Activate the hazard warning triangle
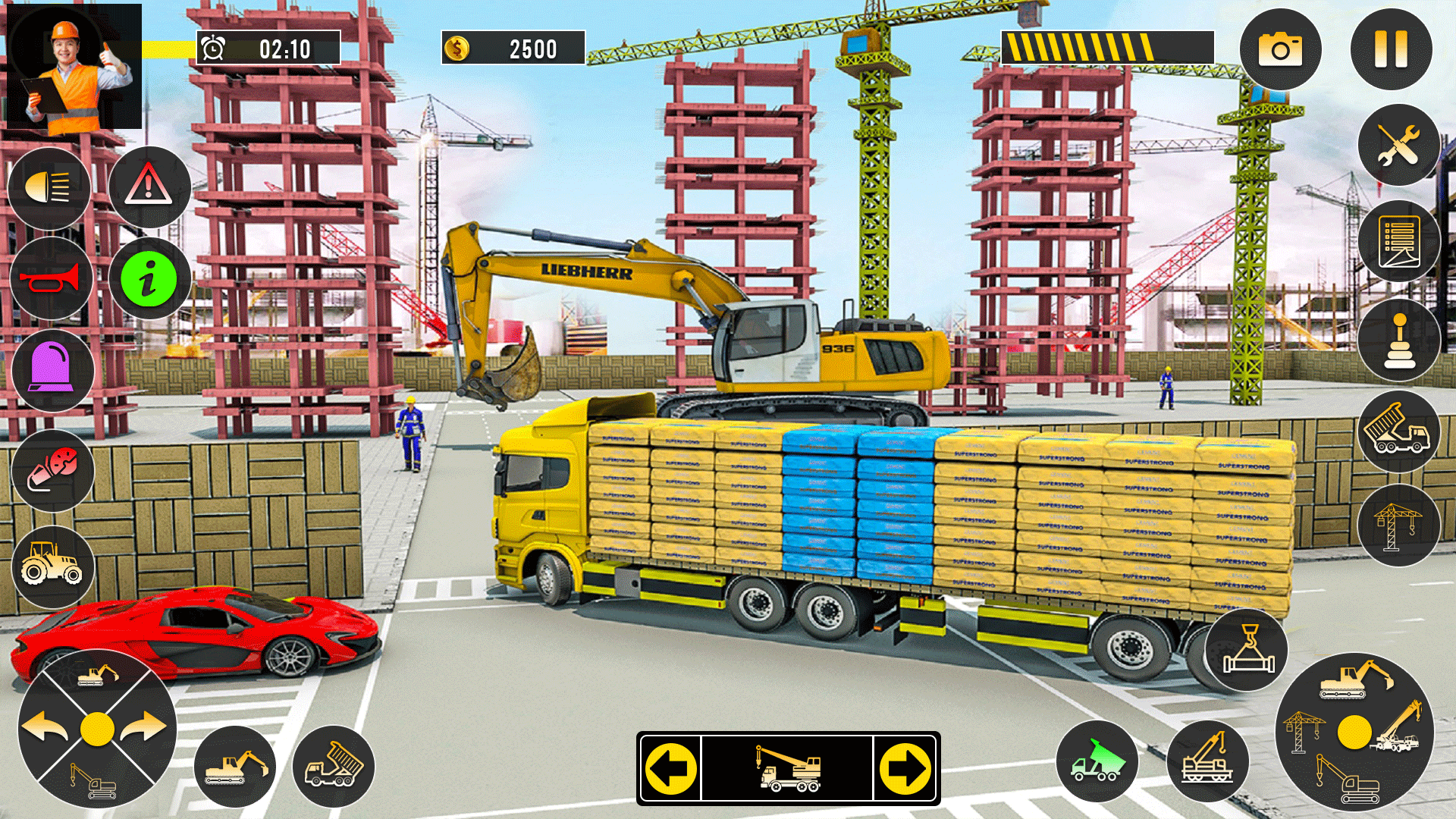The width and height of the screenshot is (1456, 819). tap(149, 187)
